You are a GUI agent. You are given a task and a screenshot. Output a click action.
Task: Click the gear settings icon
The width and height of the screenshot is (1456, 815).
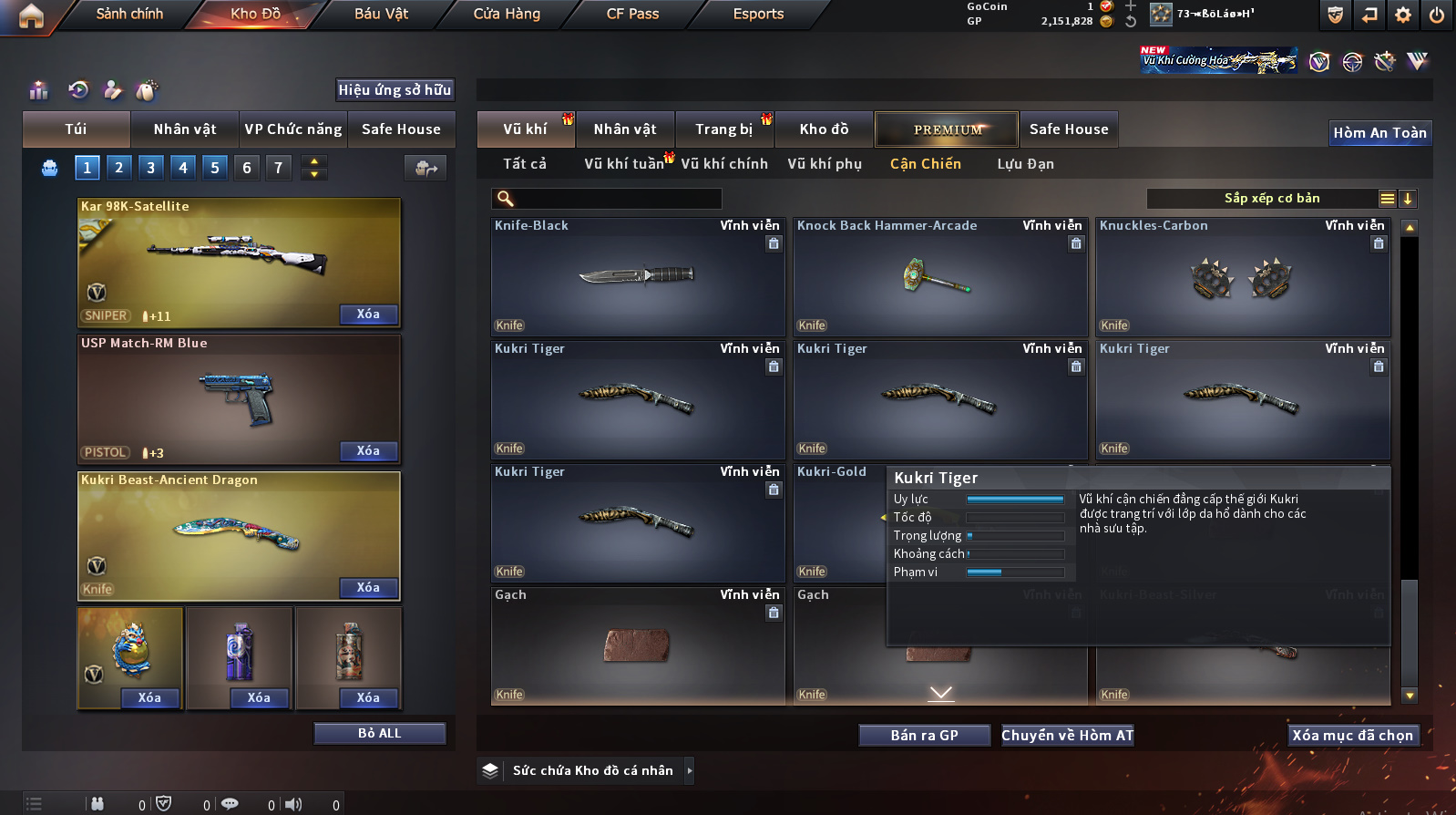(x=1403, y=15)
